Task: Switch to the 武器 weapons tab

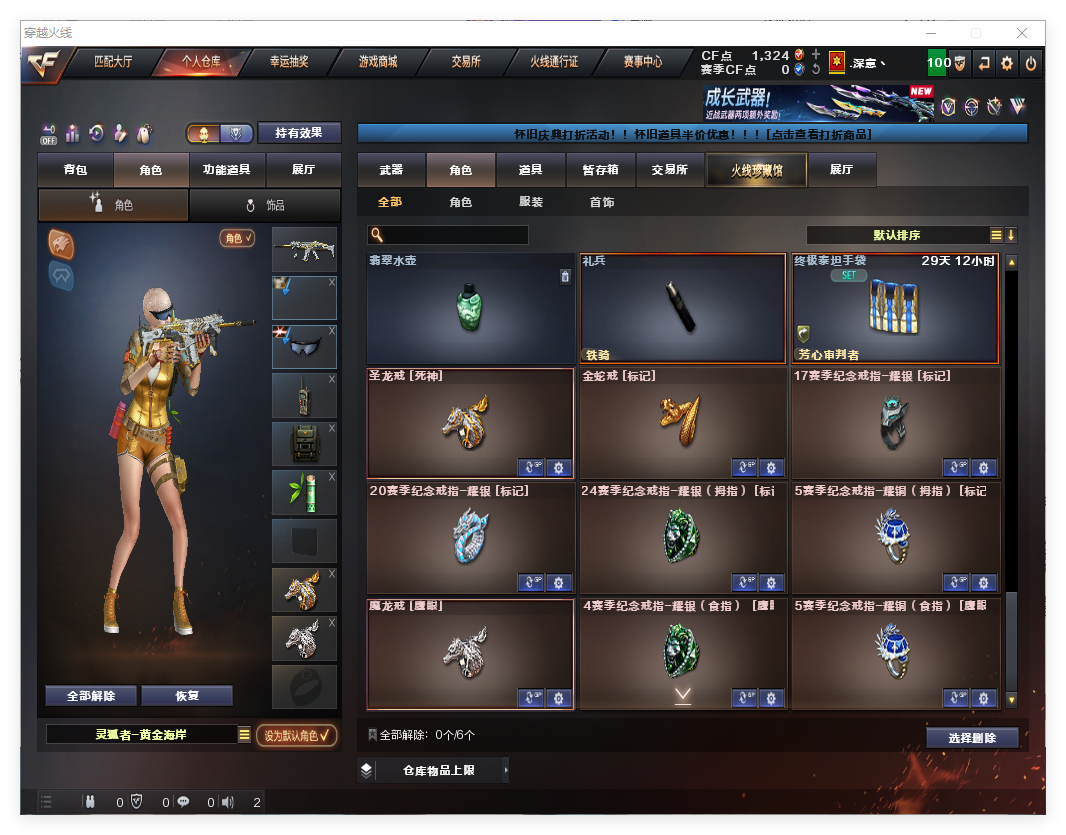Action: [391, 170]
